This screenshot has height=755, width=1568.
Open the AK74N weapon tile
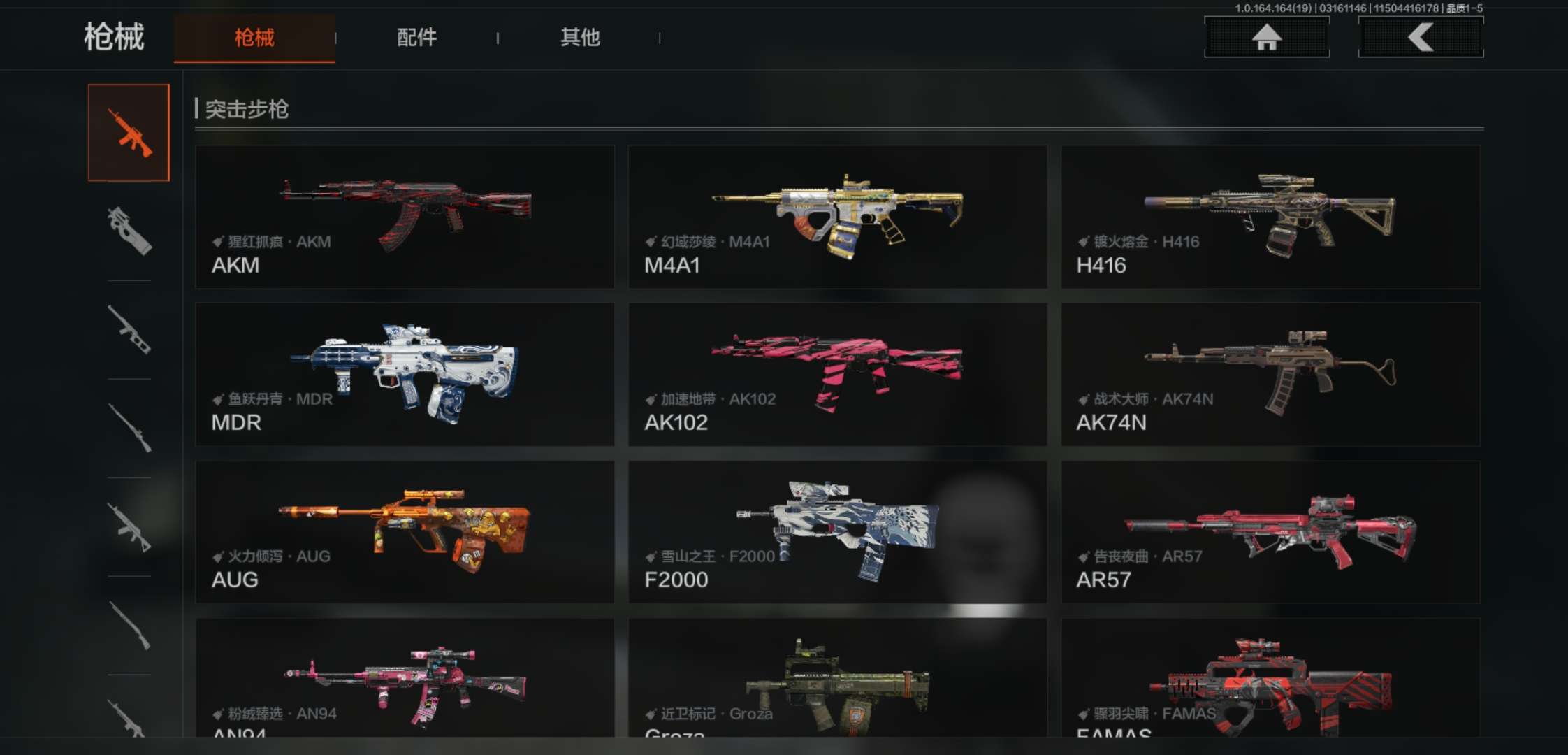[x=1270, y=374]
